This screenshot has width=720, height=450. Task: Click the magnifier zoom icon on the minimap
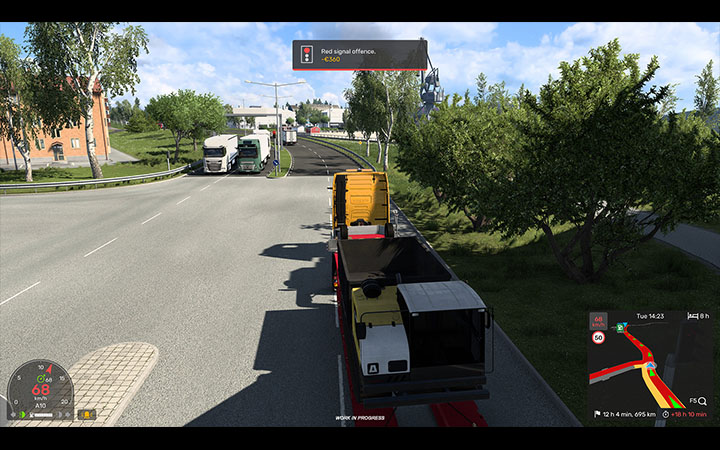pyautogui.click(x=702, y=400)
